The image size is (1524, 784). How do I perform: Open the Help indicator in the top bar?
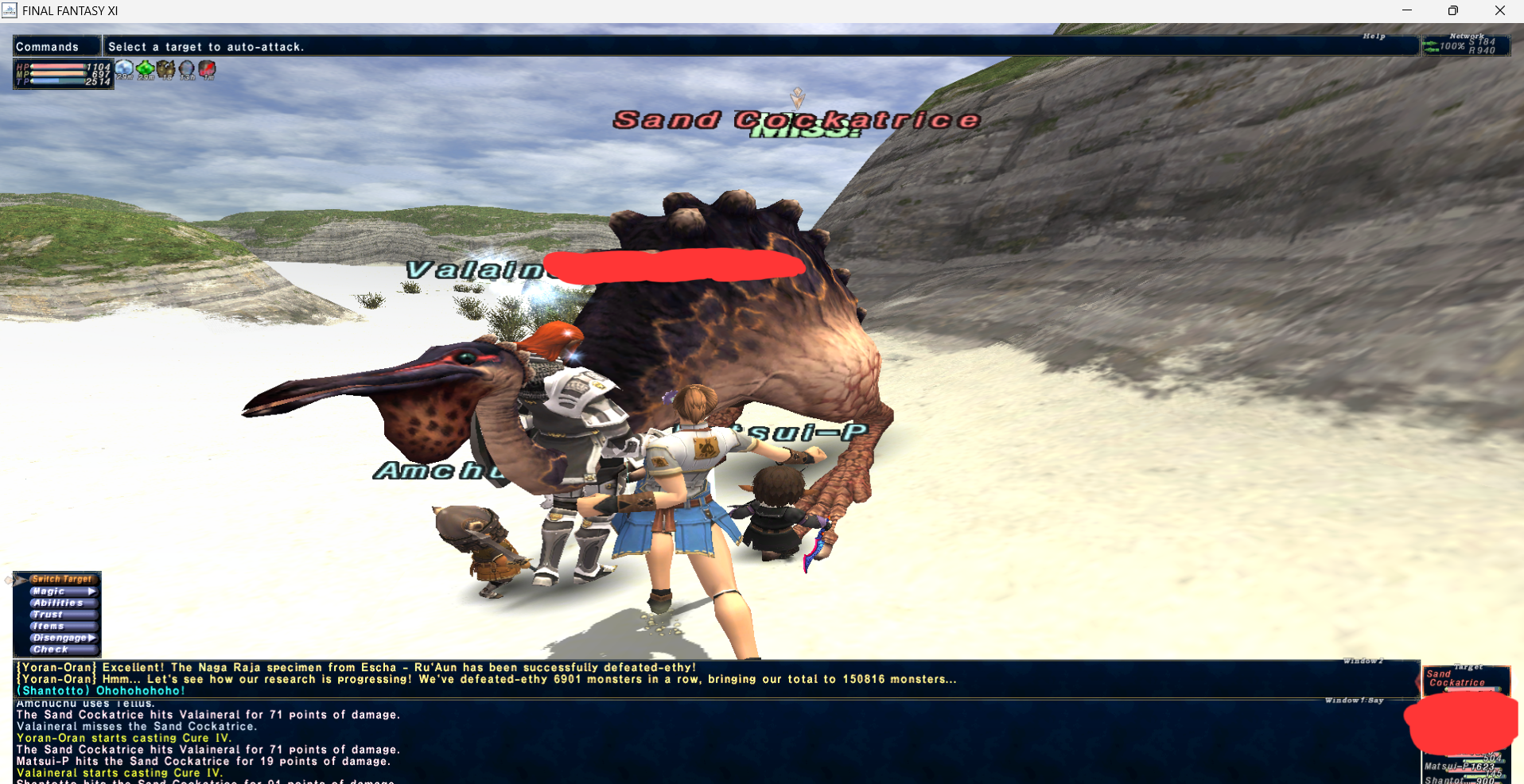[1374, 37]
